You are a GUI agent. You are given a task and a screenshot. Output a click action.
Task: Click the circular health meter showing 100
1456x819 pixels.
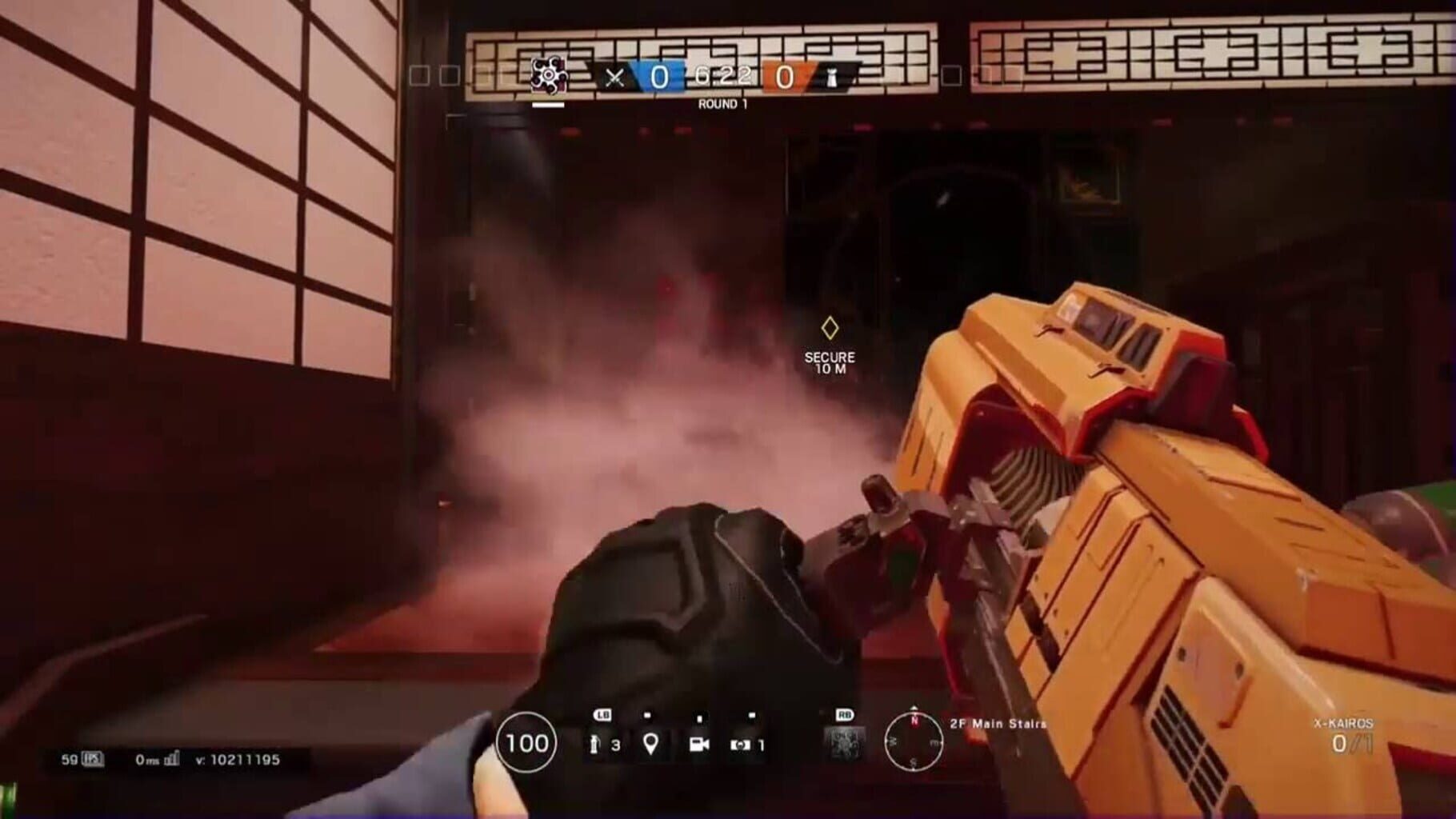click(x=526, y=742)
